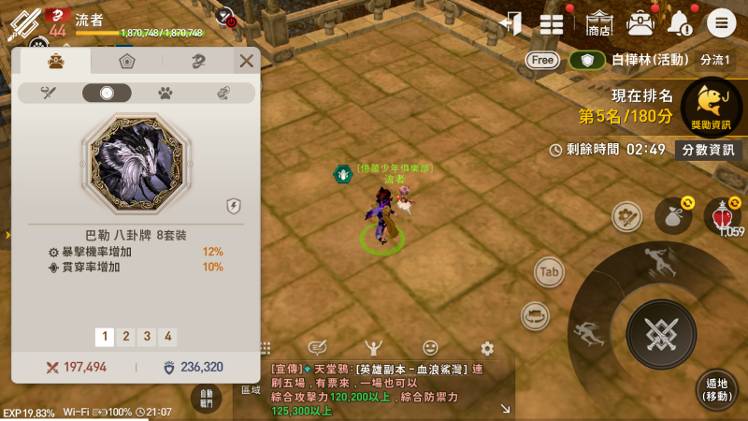Open the main hamburger menu
Image resolution: width=748 pixels, height=421 pixels.
[x=720, y=23]
